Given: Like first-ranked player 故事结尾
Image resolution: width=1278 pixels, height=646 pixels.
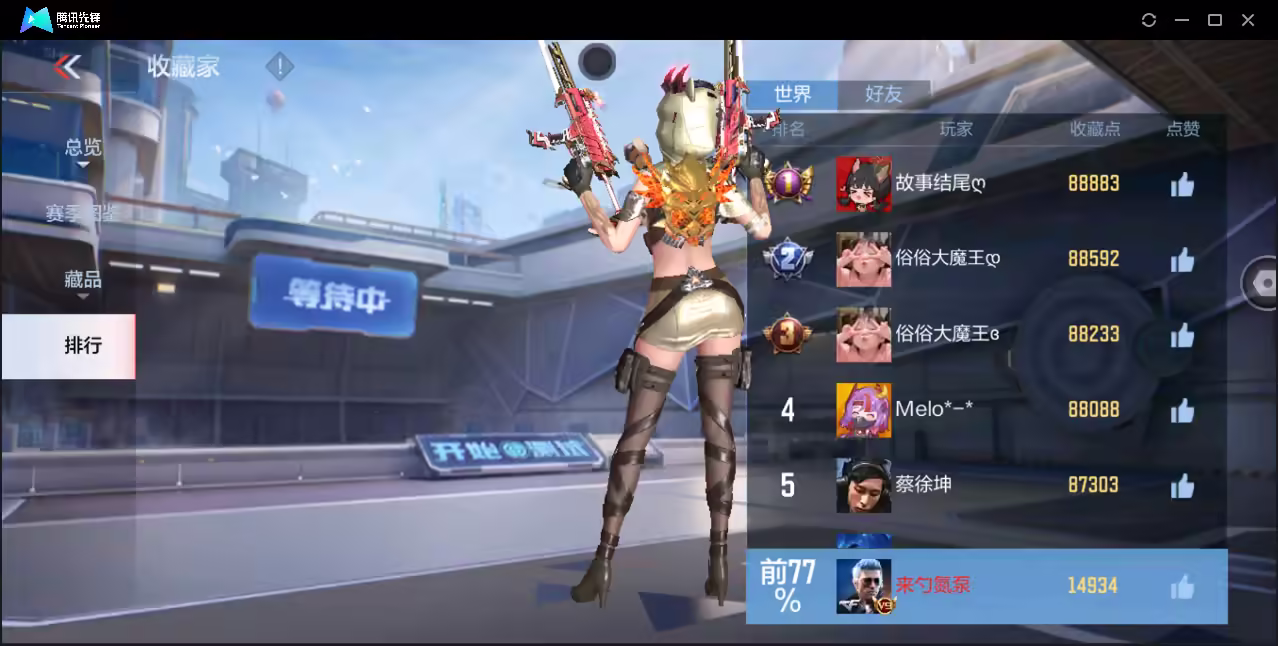Looking at the screenshot, I should (x=1182, y=184).
